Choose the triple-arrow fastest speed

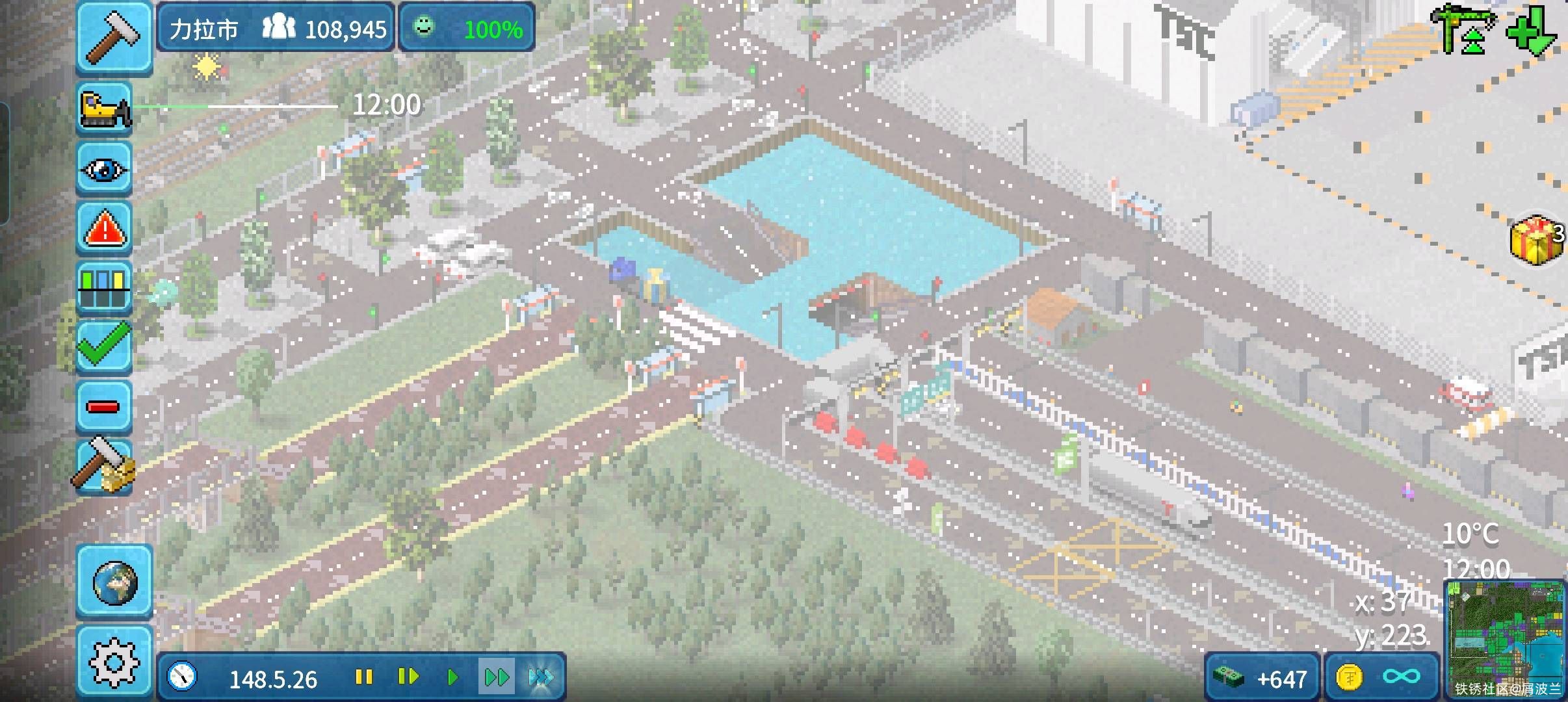541,678
